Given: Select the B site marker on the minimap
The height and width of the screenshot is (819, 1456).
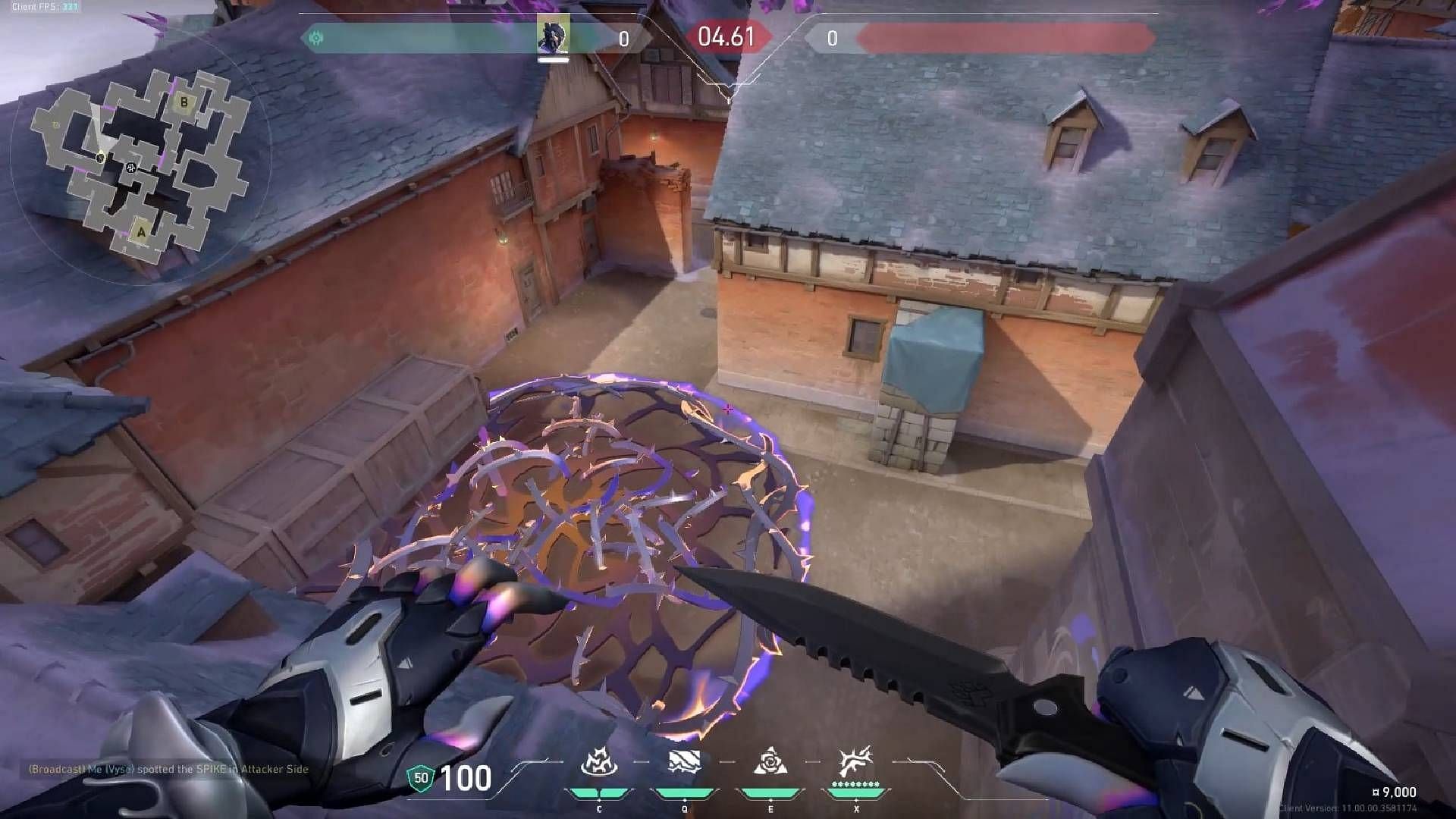Looking at the screenshot, I should pos(184,103).
